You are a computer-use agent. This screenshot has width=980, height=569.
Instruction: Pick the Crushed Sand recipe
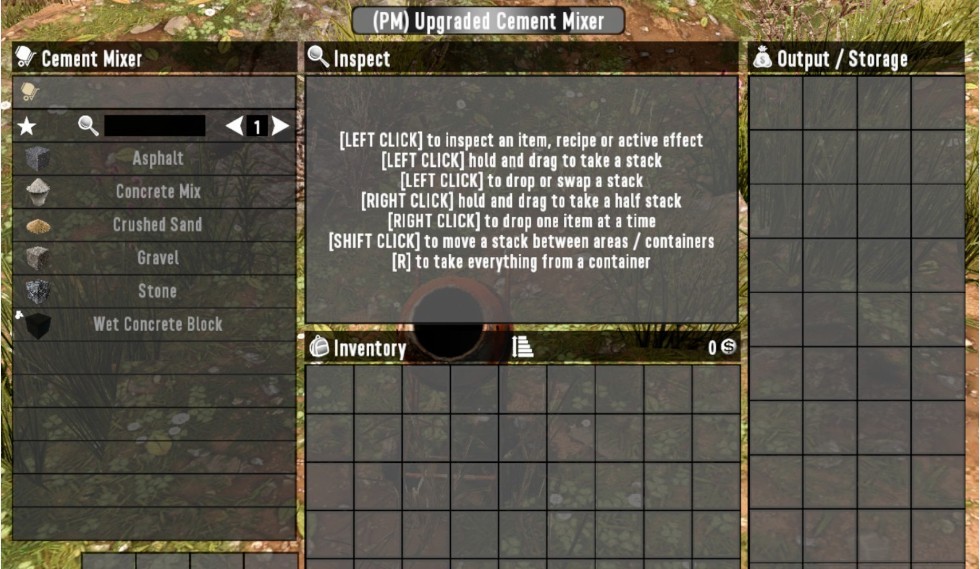point(157,224)
